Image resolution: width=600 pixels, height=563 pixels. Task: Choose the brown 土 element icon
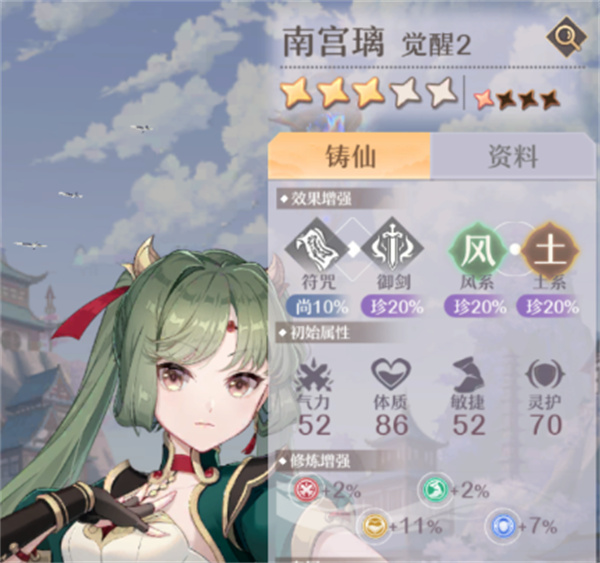click(547, 247)
